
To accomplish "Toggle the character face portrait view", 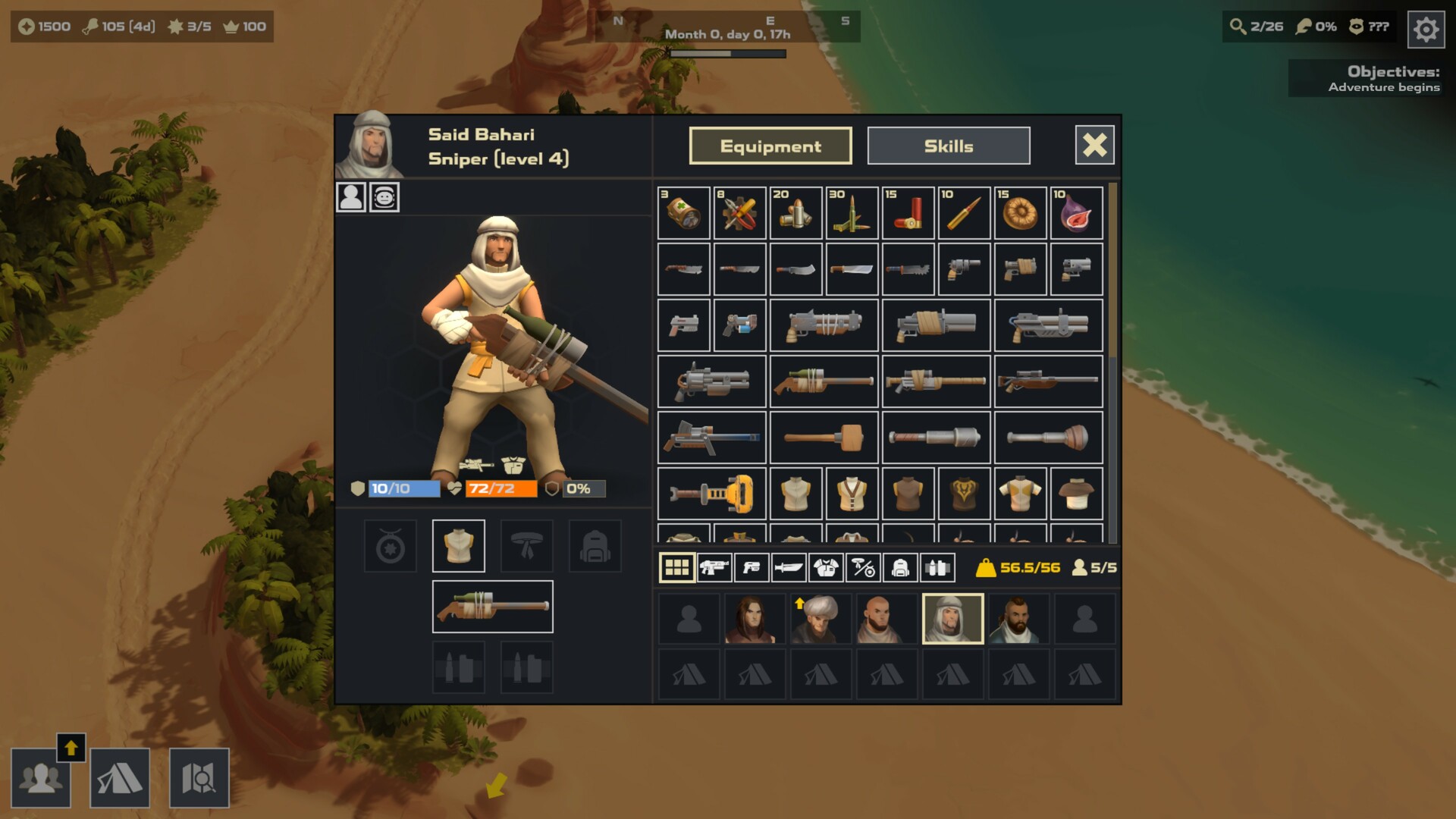I will coord(384,198).
